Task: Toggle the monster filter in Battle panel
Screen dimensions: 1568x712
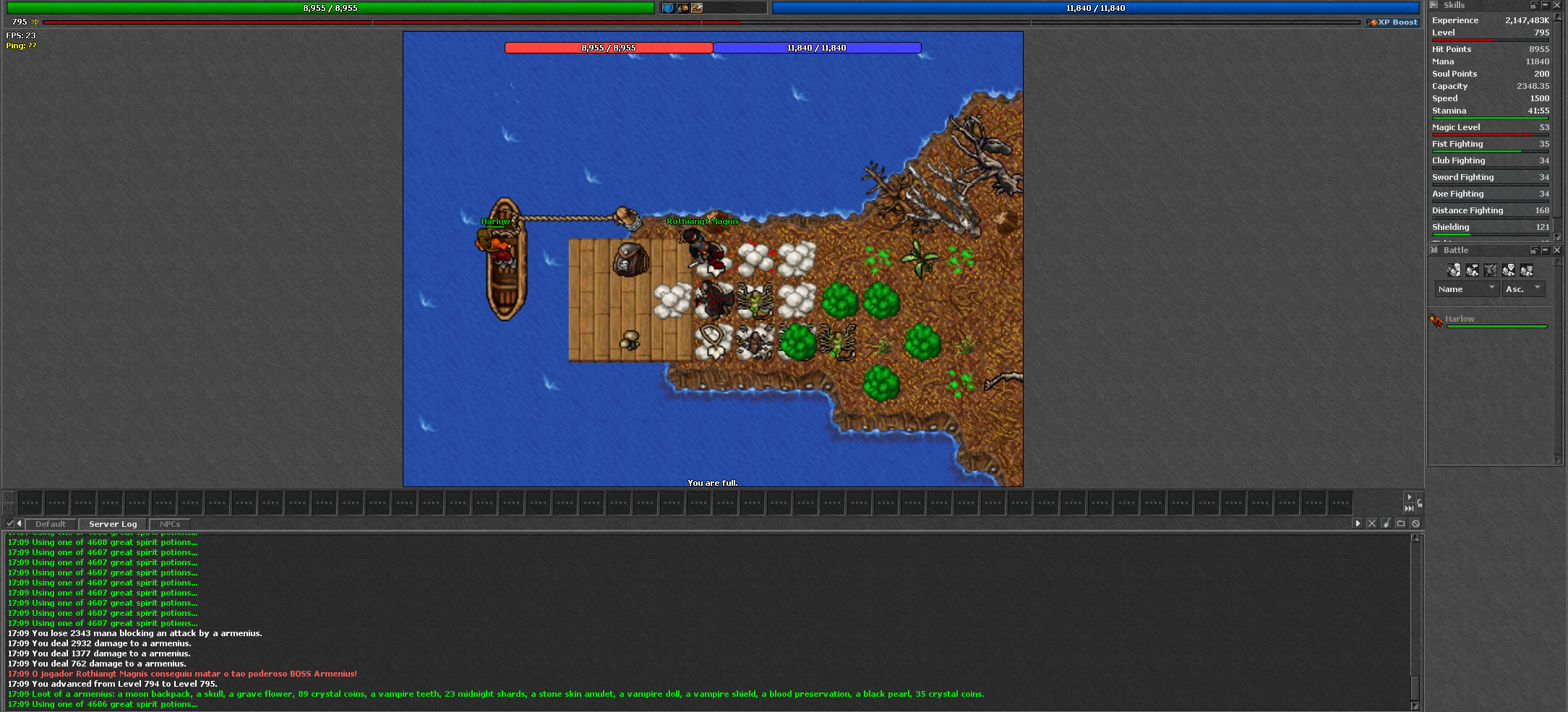Action: pos(1491,270)
